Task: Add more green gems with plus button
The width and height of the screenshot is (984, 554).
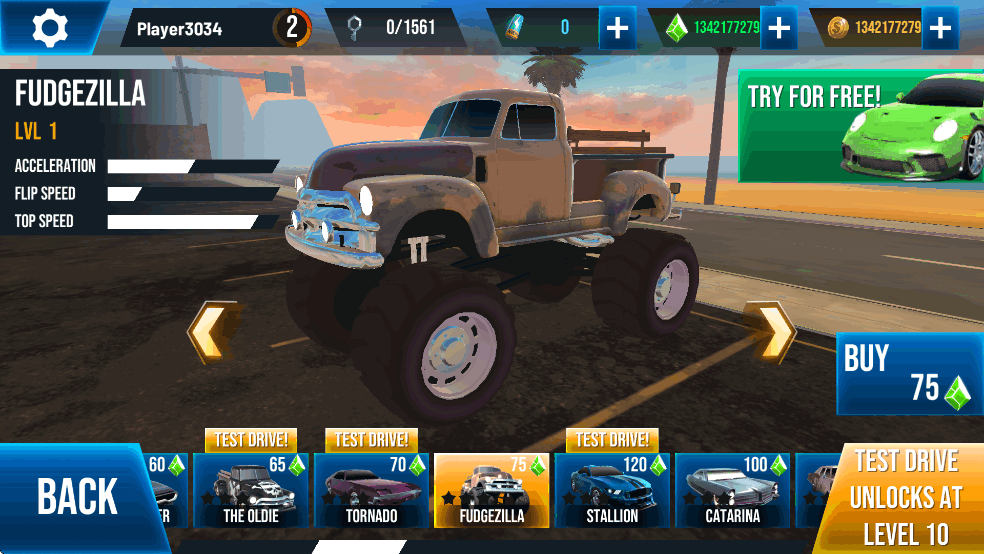Action: click(x=777, y=28)
